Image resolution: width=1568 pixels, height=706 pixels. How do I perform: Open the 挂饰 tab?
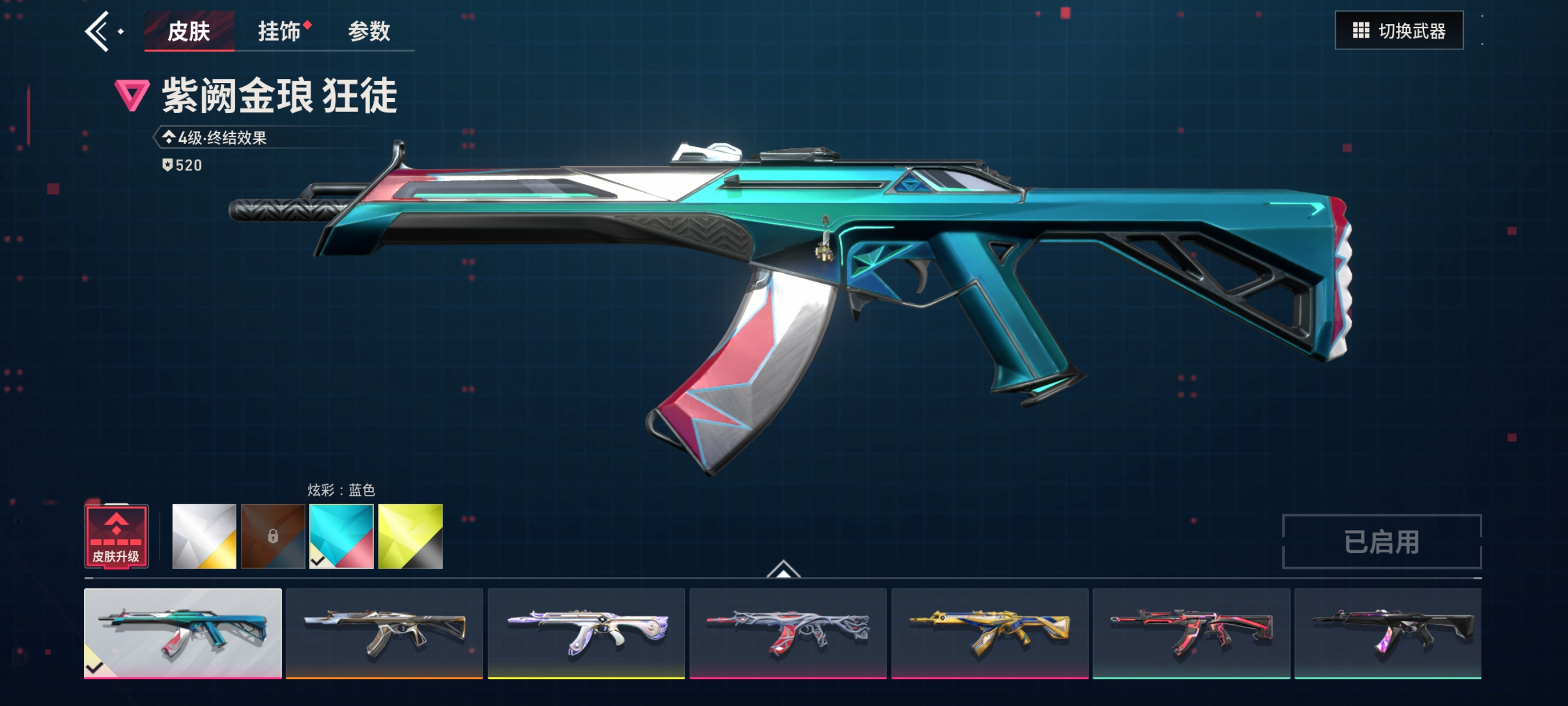(x=279, y=31)
